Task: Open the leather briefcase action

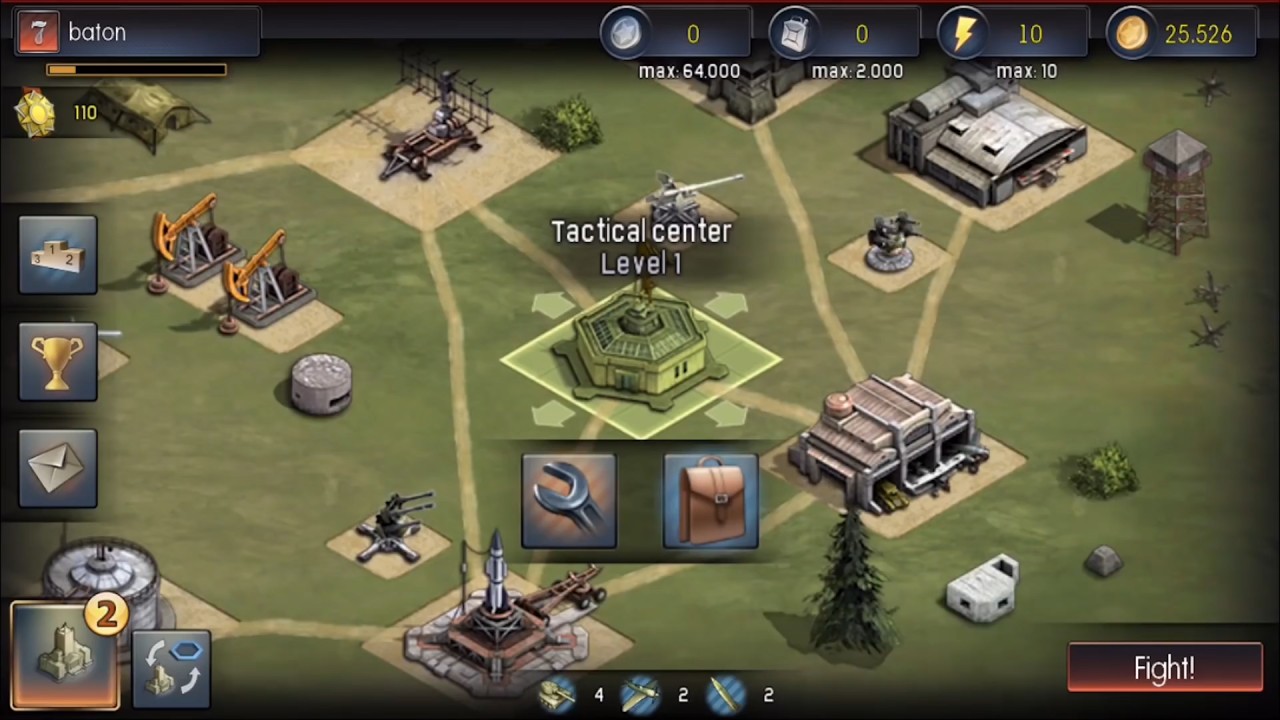Action: click(x=710, y=501)
